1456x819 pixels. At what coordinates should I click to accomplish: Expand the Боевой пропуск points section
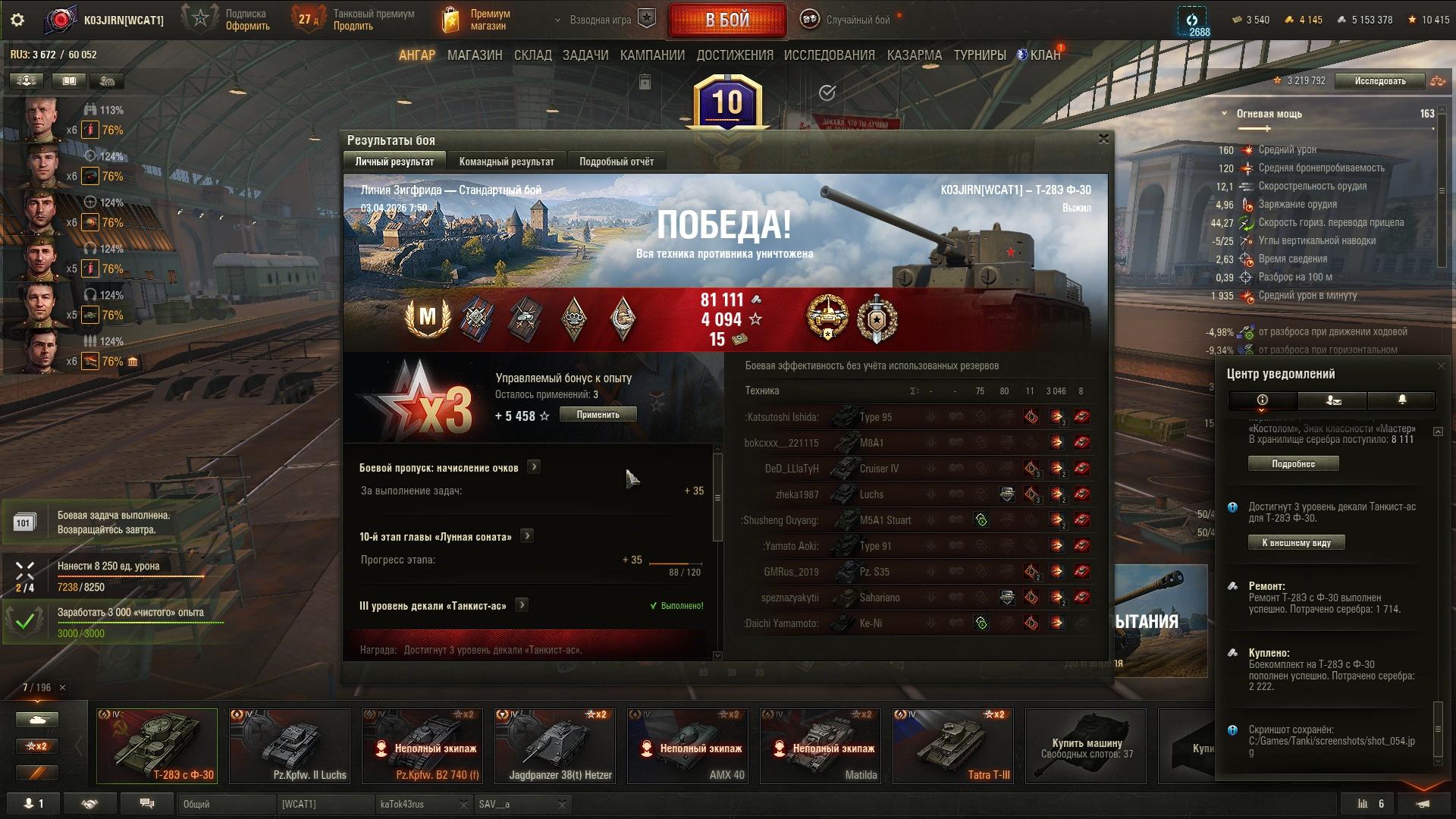pos(534,467)
